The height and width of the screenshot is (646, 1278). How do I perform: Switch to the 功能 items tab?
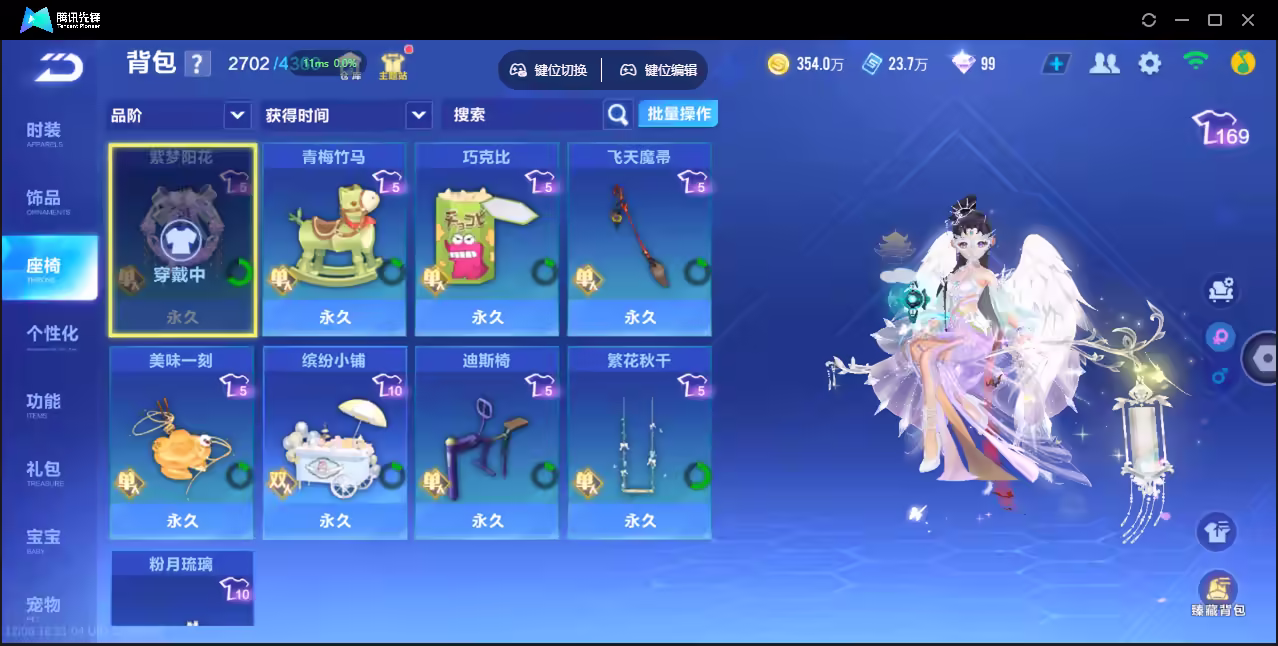click(44, 404)
